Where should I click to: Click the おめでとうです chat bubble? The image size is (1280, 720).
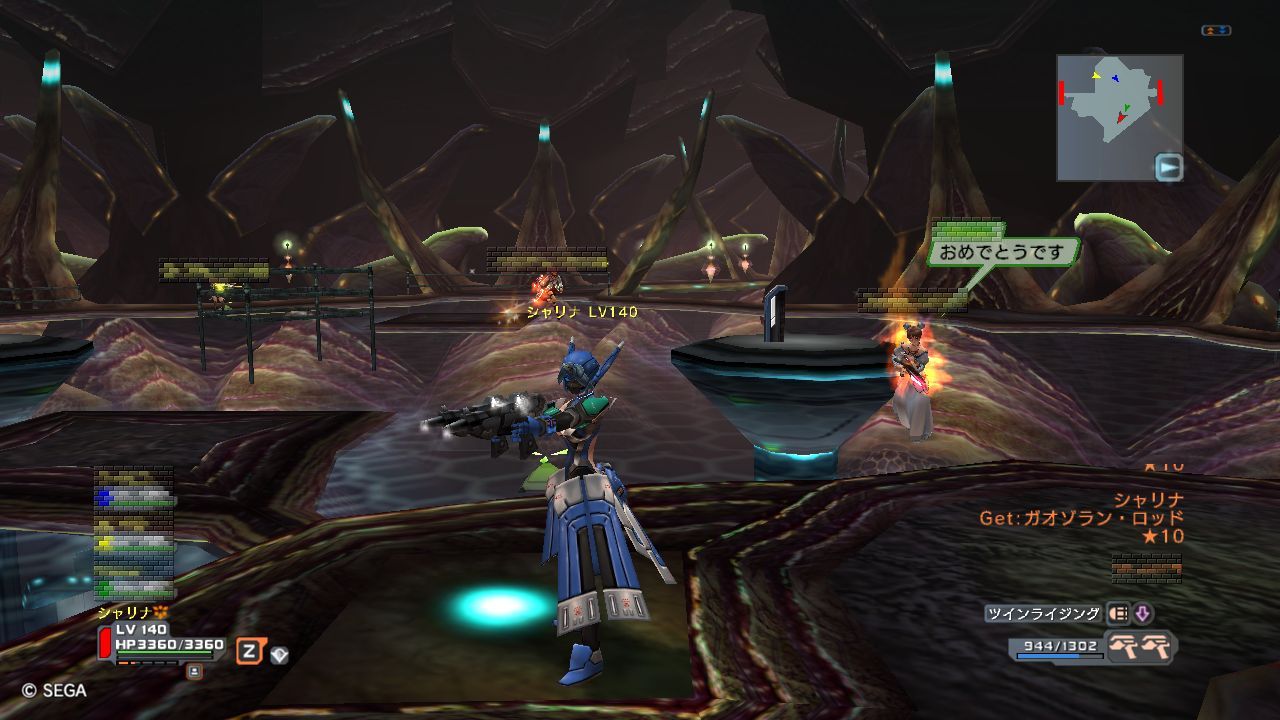(1003, 252)
